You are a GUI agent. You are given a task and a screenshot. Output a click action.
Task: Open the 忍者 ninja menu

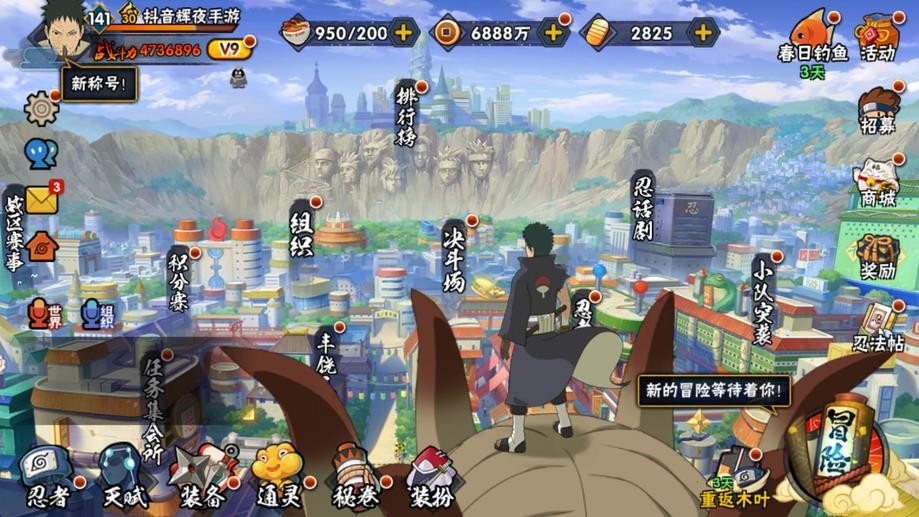click(x=46, y=476)
